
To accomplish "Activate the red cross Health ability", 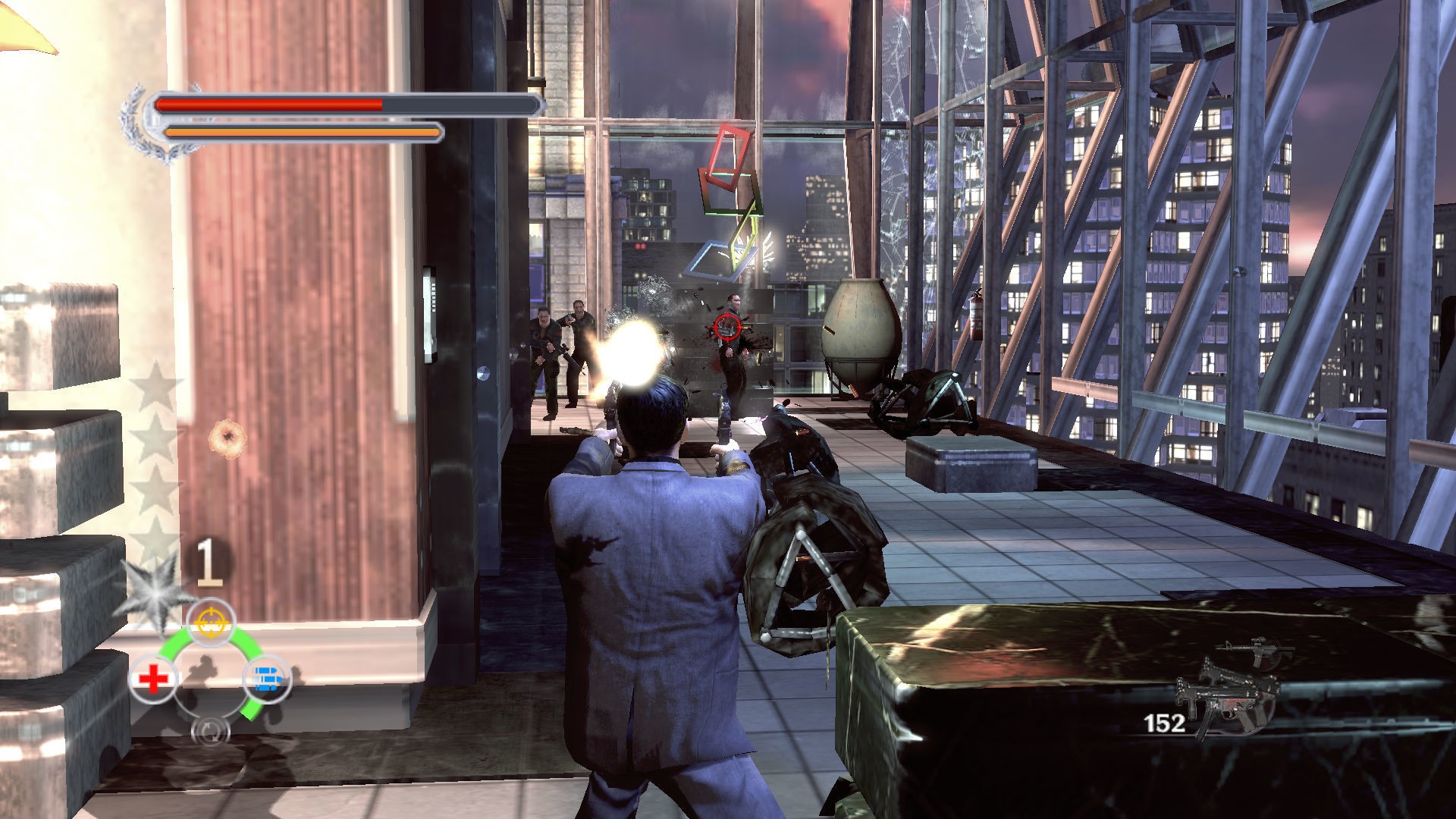I will point(154,677).
